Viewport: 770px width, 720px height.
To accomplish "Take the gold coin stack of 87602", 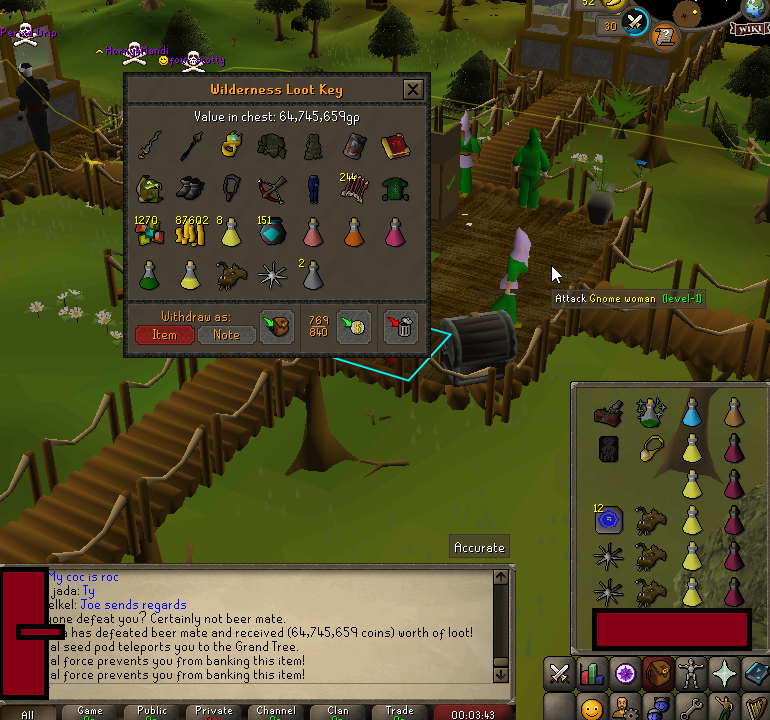I will 191,232.
